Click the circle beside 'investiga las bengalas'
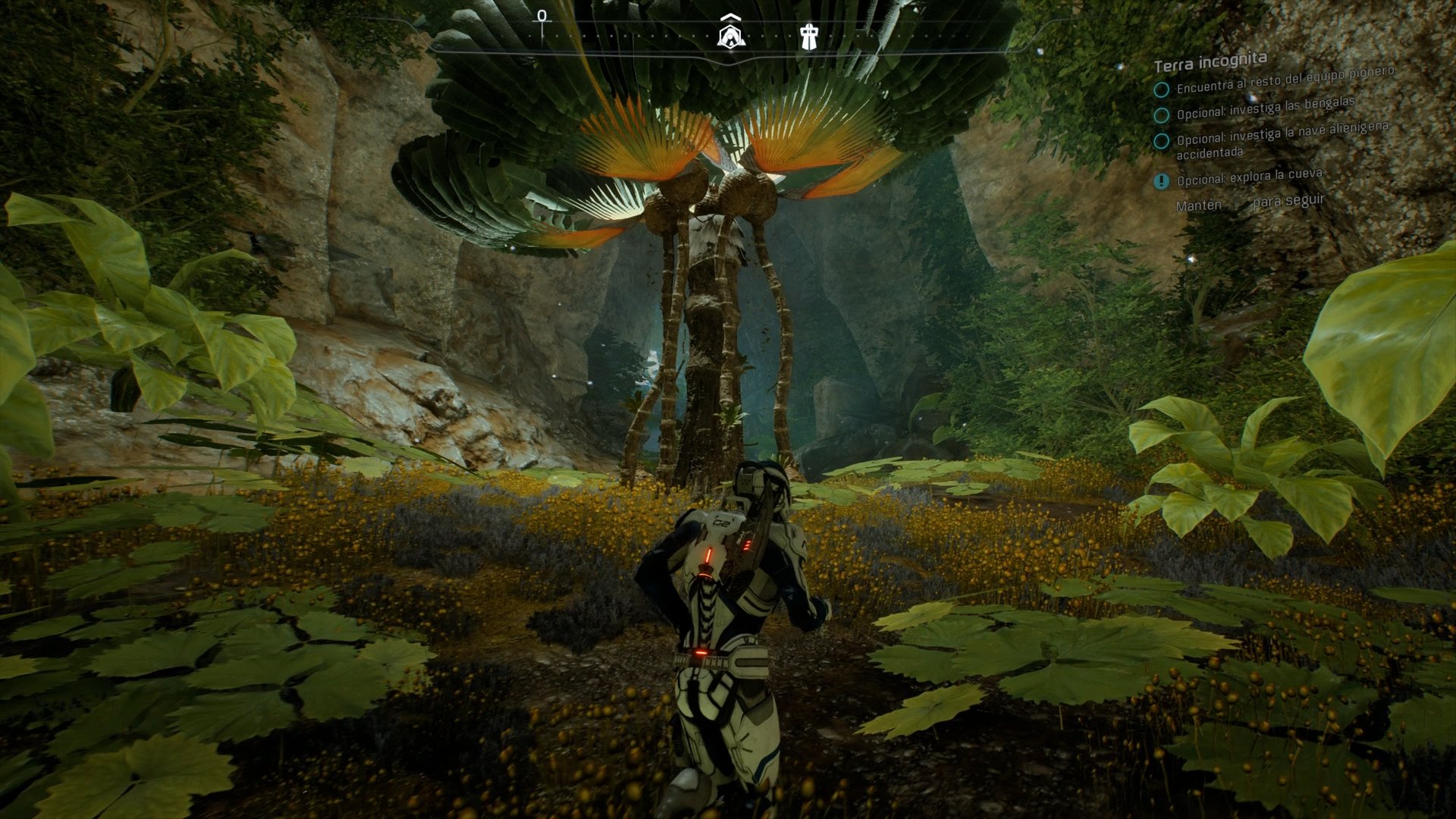This screenshot has width=1456, height=819. click(1162, 116)
